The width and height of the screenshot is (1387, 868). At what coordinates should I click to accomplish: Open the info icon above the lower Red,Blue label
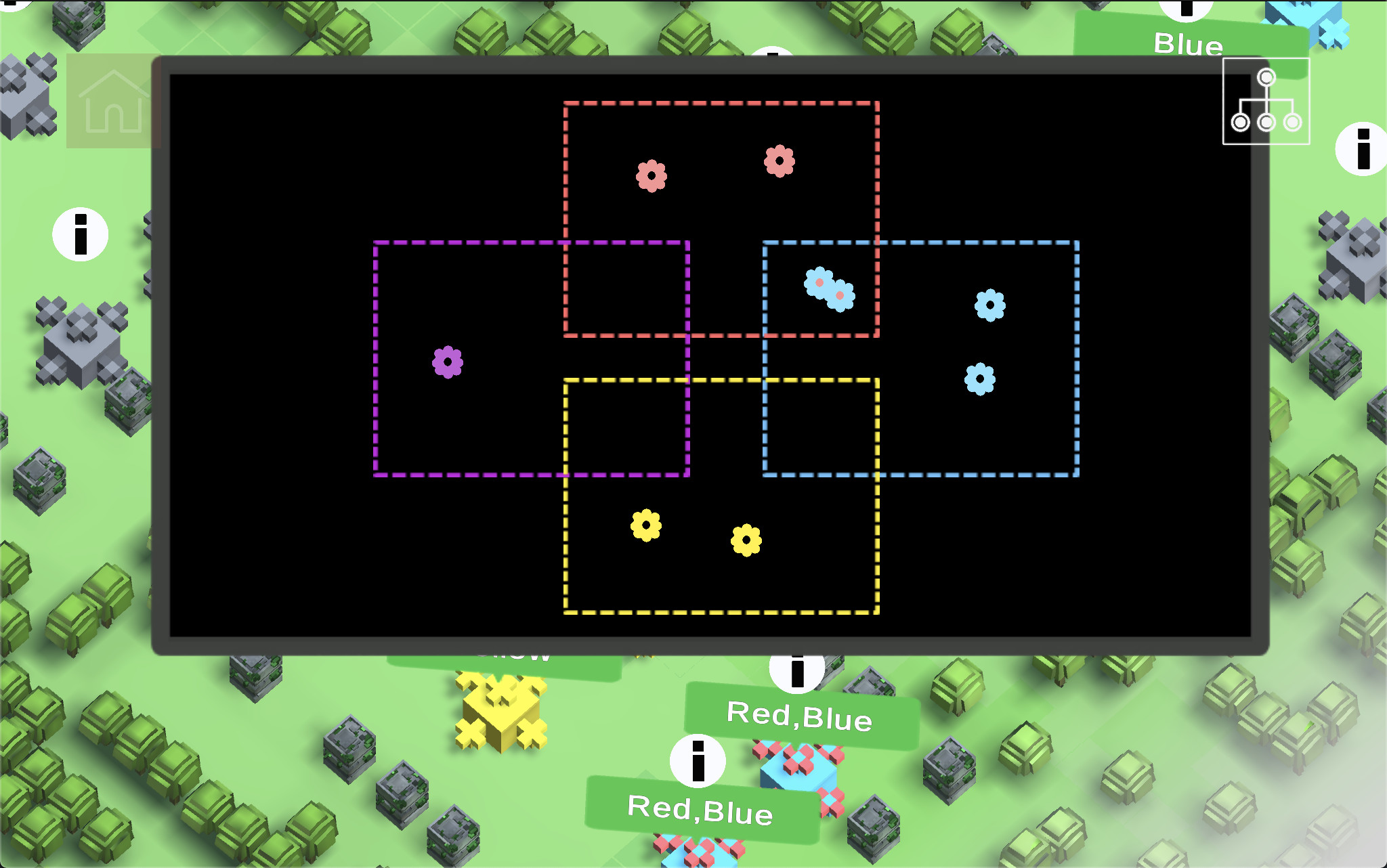click(698, 760)
